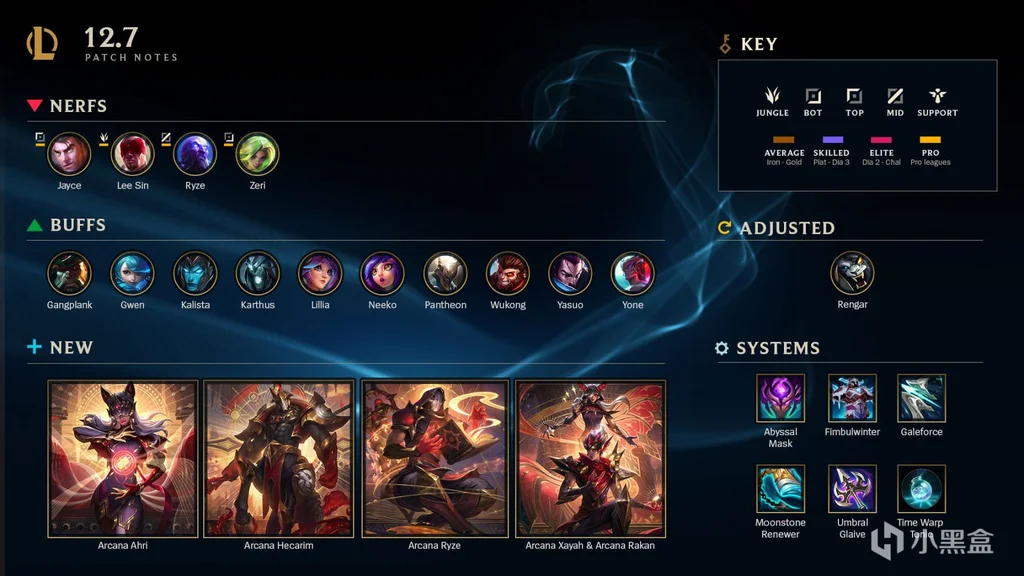Click the Yone champion icon
Image resolution: width=1024 pixels, height=576 pixels.
point(633,273)
